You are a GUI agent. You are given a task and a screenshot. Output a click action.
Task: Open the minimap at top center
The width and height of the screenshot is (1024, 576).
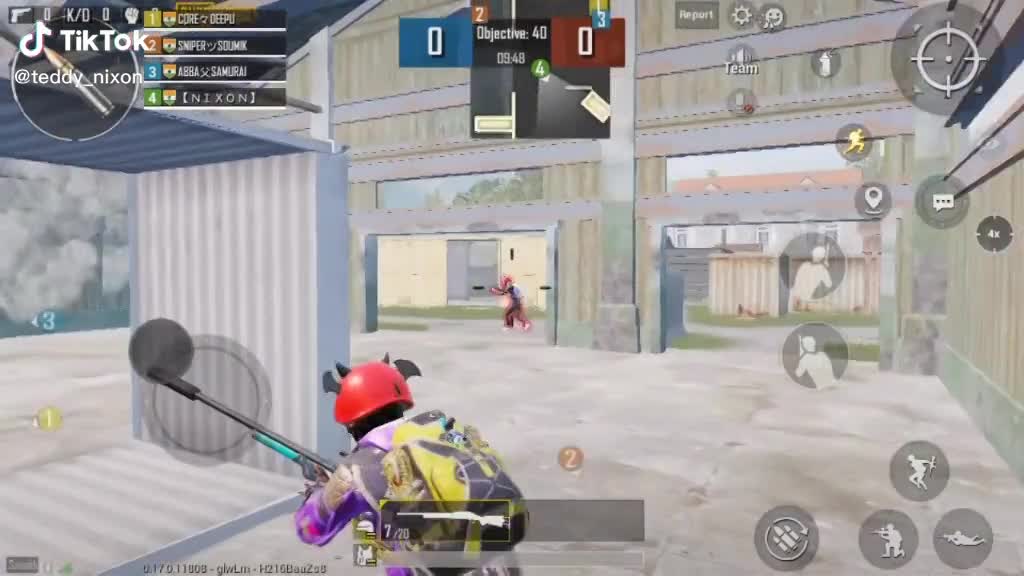(540, 100)
